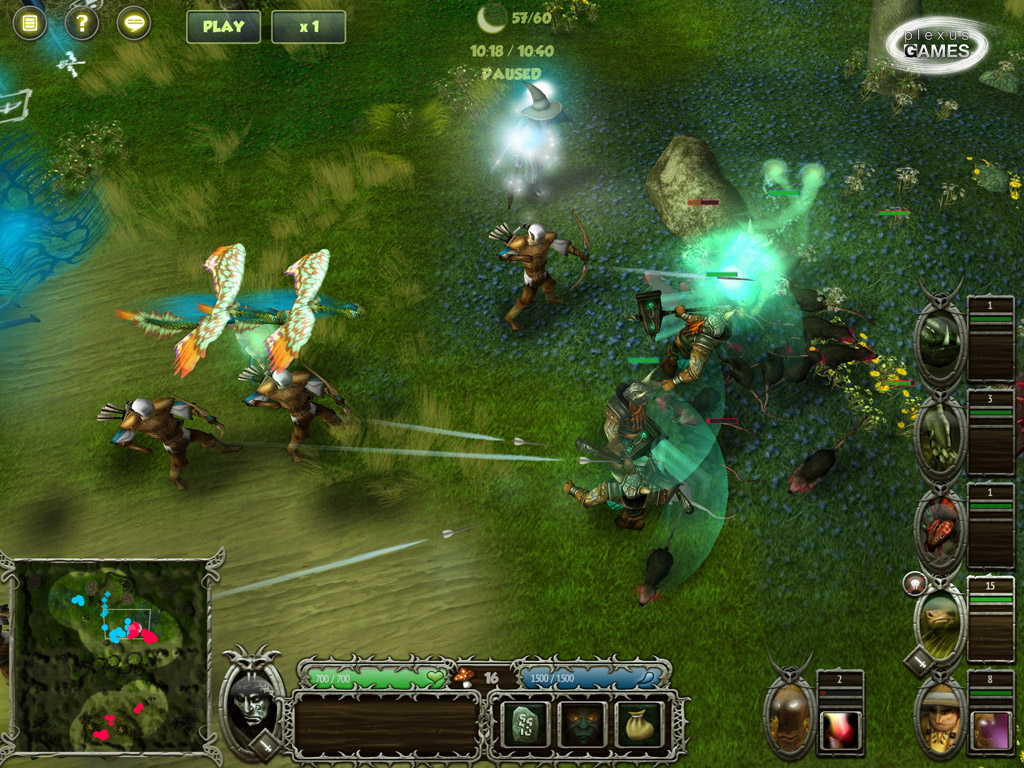1024x768 pixels.
Task: Open the gold sack item slot
Action: click(x=637, y=723)
